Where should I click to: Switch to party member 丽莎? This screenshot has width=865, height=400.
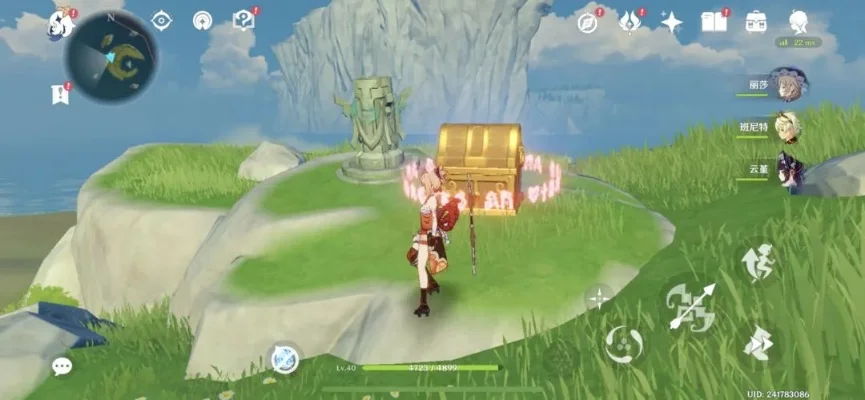pyautogui.click(x=788, y=85)
